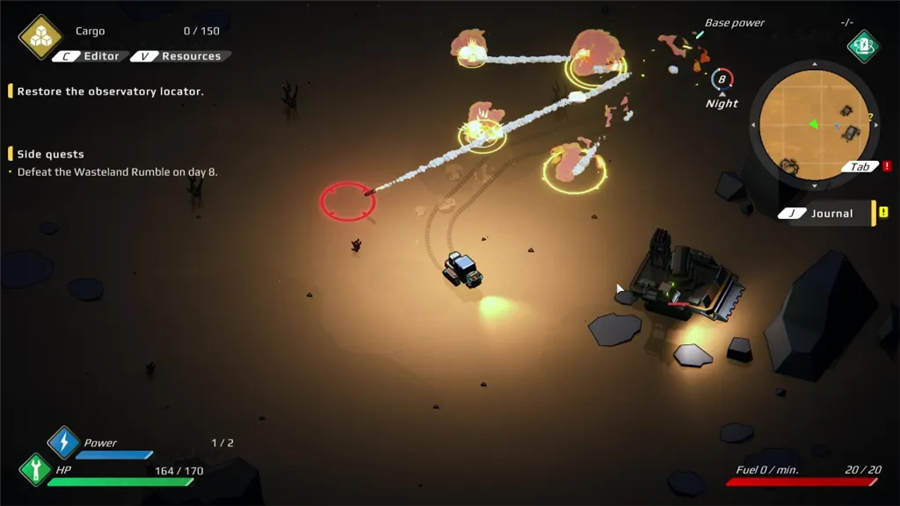The height and width of the screenshot is (506, 900).
Task: Open the Journal
Action: click(x=821, y=213)
